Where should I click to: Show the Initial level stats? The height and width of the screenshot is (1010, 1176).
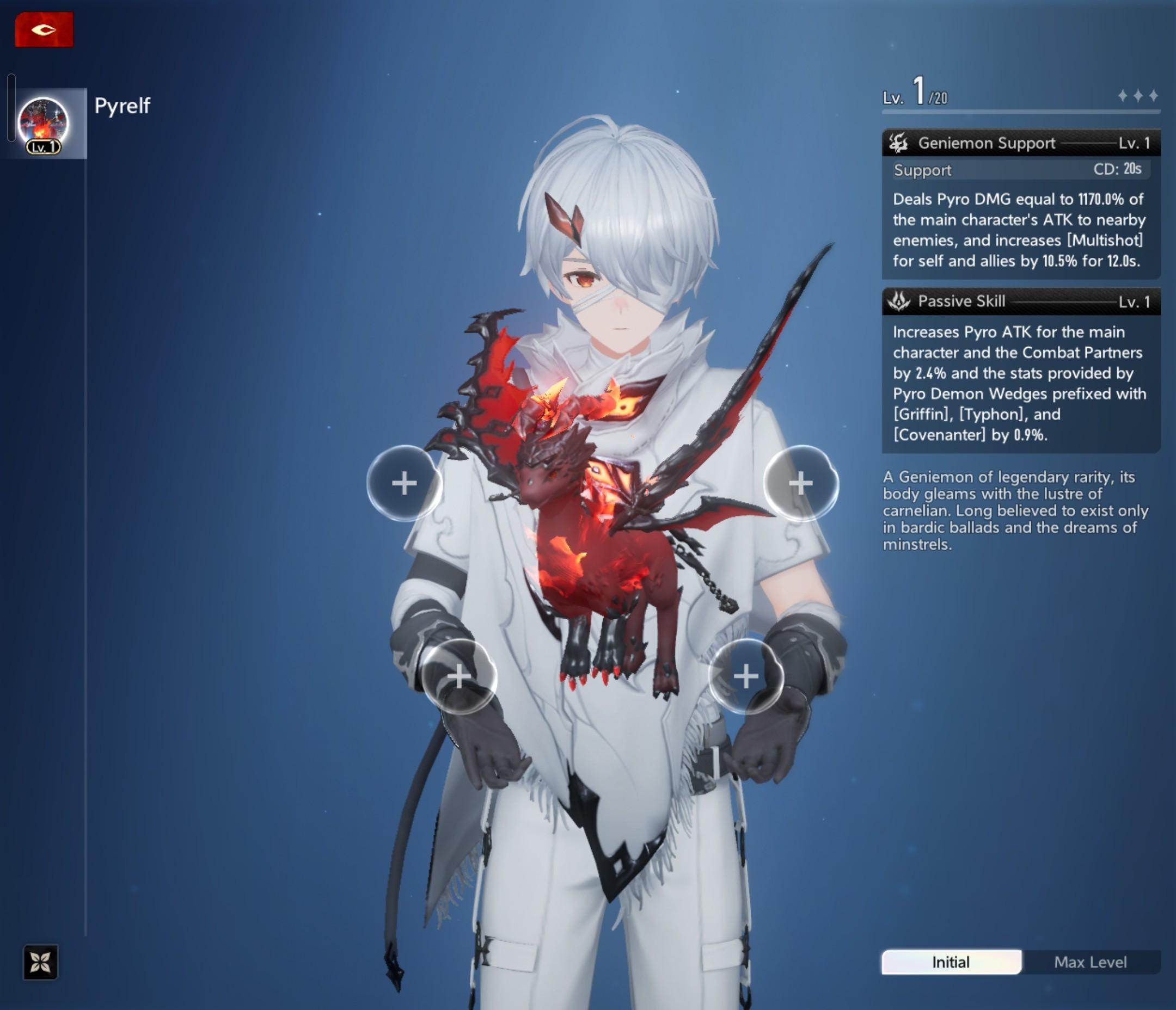[x=951, y=962]
